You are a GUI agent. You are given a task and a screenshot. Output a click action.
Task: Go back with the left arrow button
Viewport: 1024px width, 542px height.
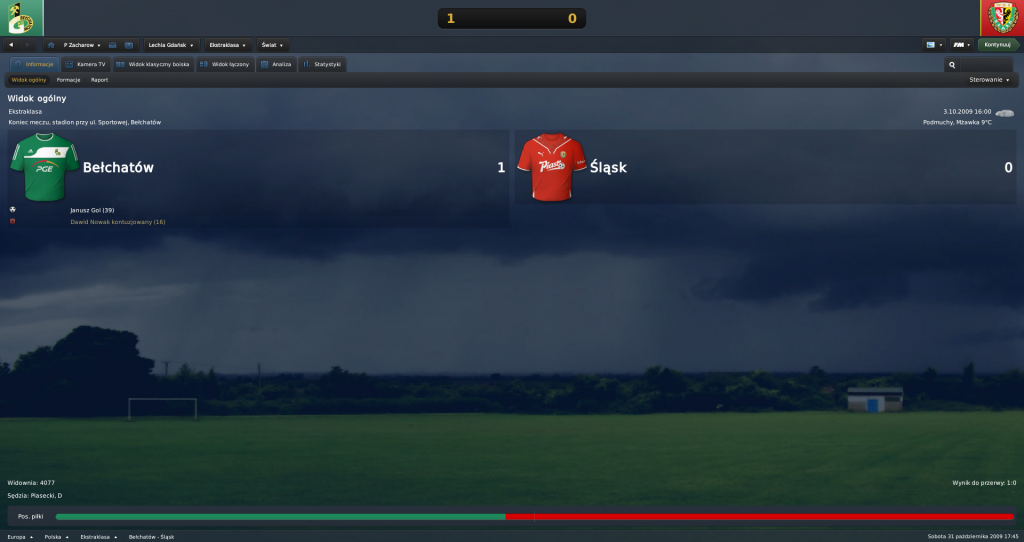tap(11, 45)
